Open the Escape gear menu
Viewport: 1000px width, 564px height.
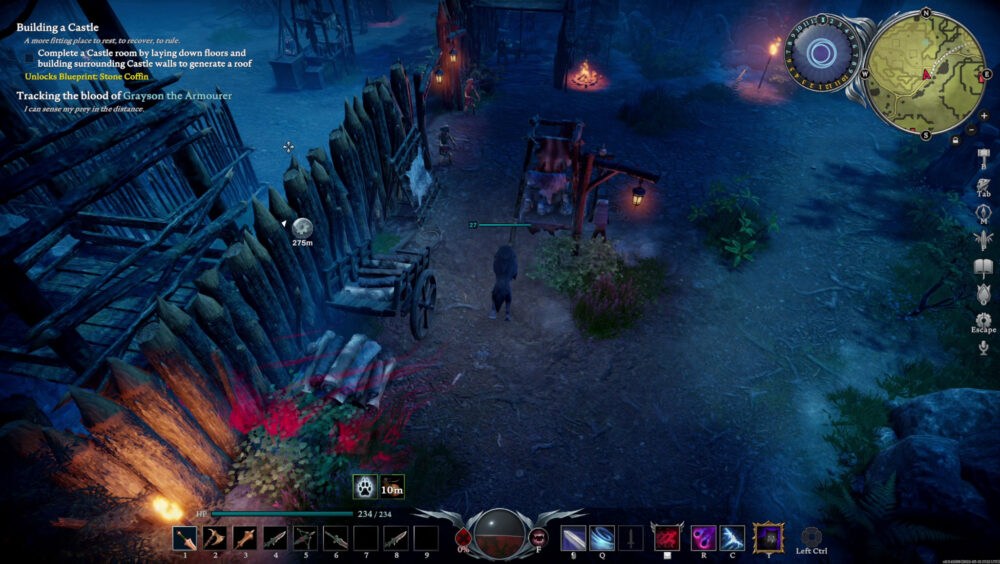coord(983,320)
